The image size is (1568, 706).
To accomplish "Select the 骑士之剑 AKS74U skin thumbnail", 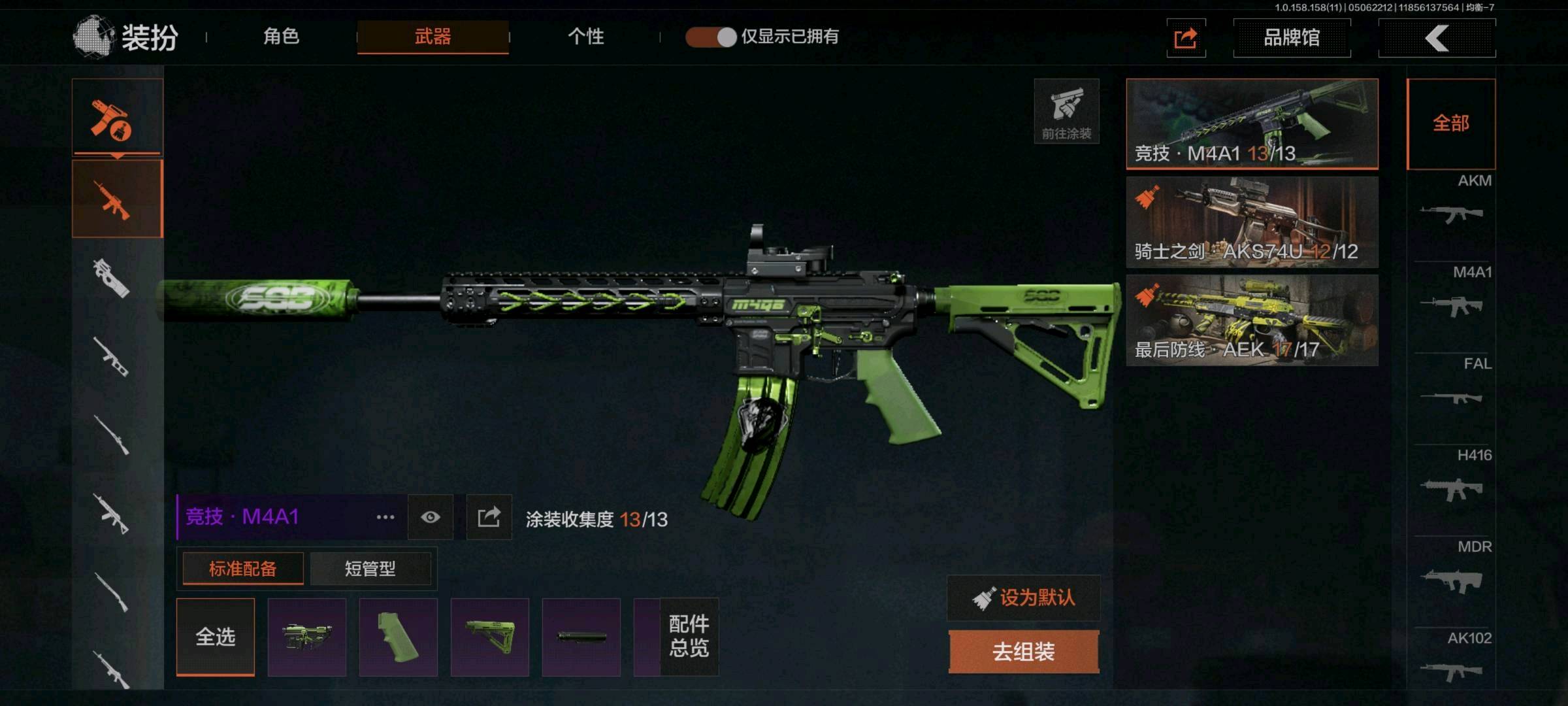I will tap(1252, 222).
